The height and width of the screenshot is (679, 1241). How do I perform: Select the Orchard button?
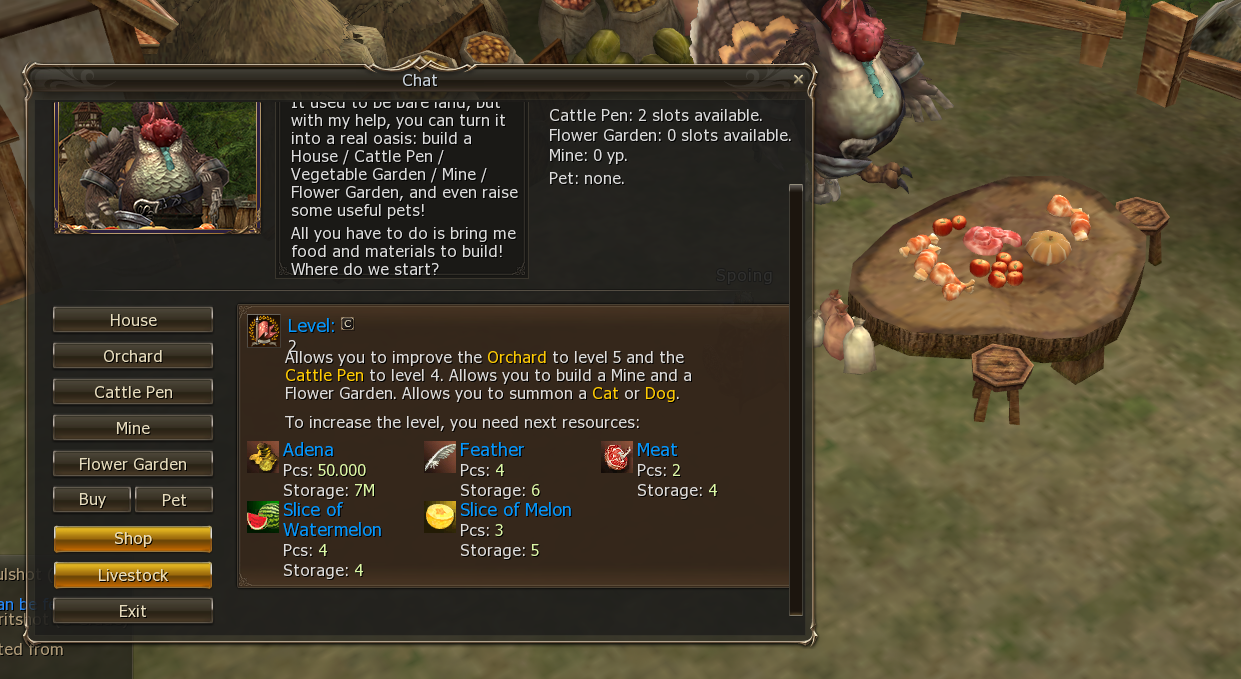pos(133,356)
